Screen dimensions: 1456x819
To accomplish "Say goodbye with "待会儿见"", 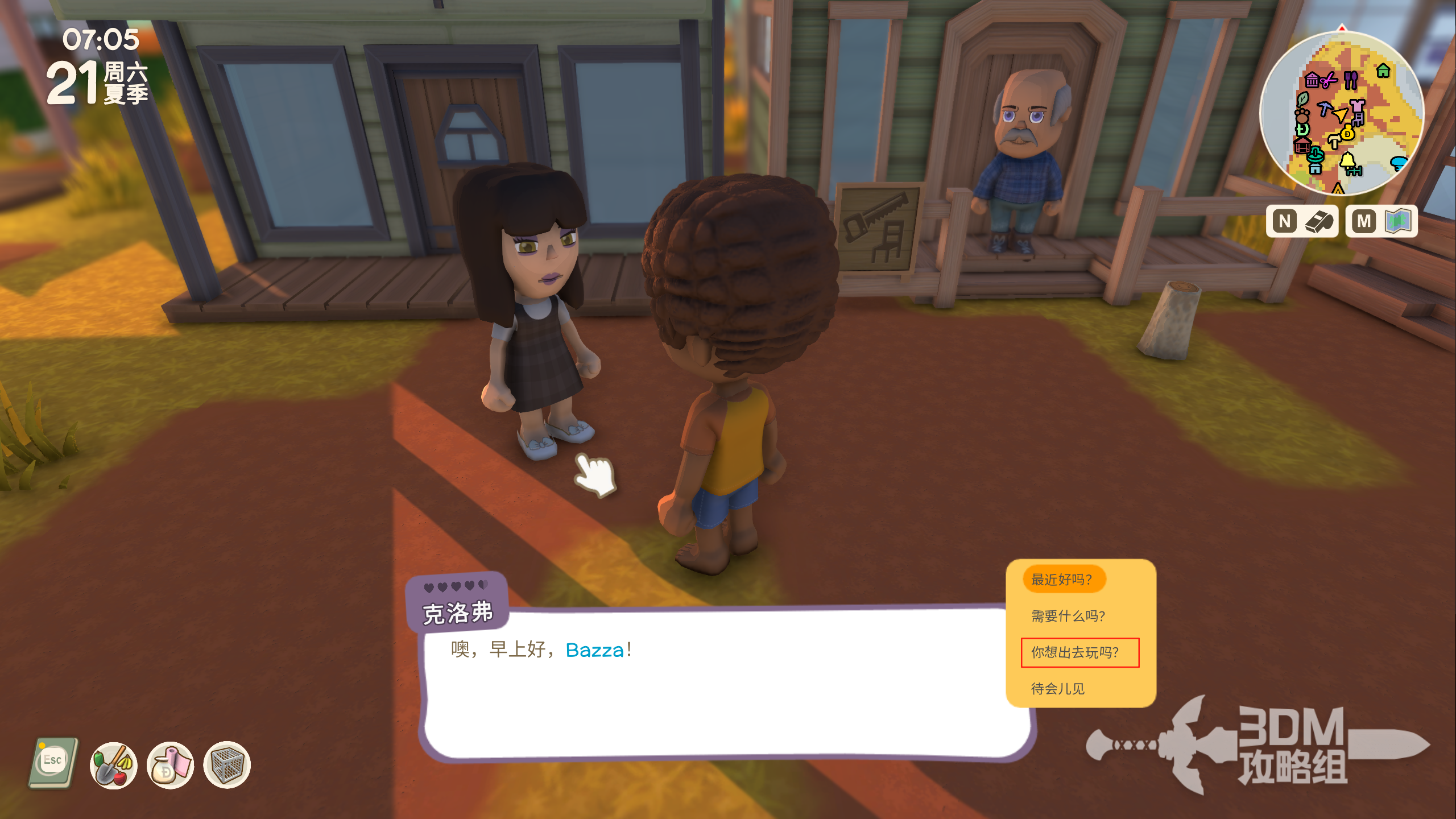I will click(1057, 689).
